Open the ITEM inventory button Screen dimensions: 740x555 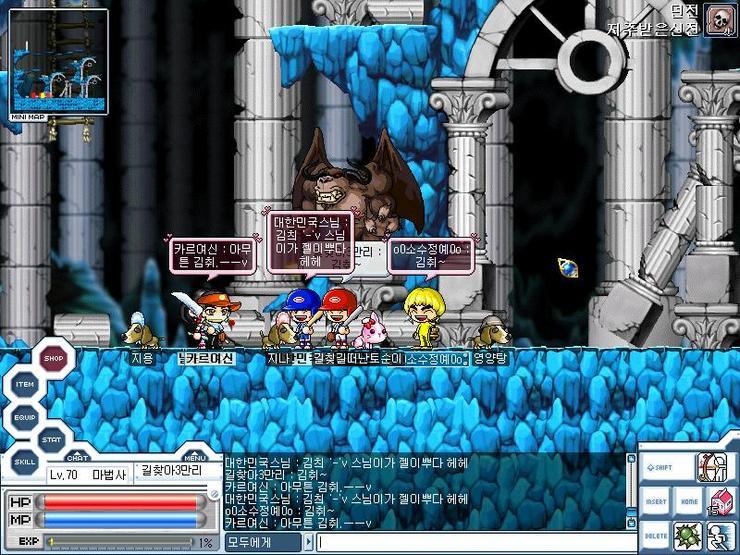(x=25, y=386)
